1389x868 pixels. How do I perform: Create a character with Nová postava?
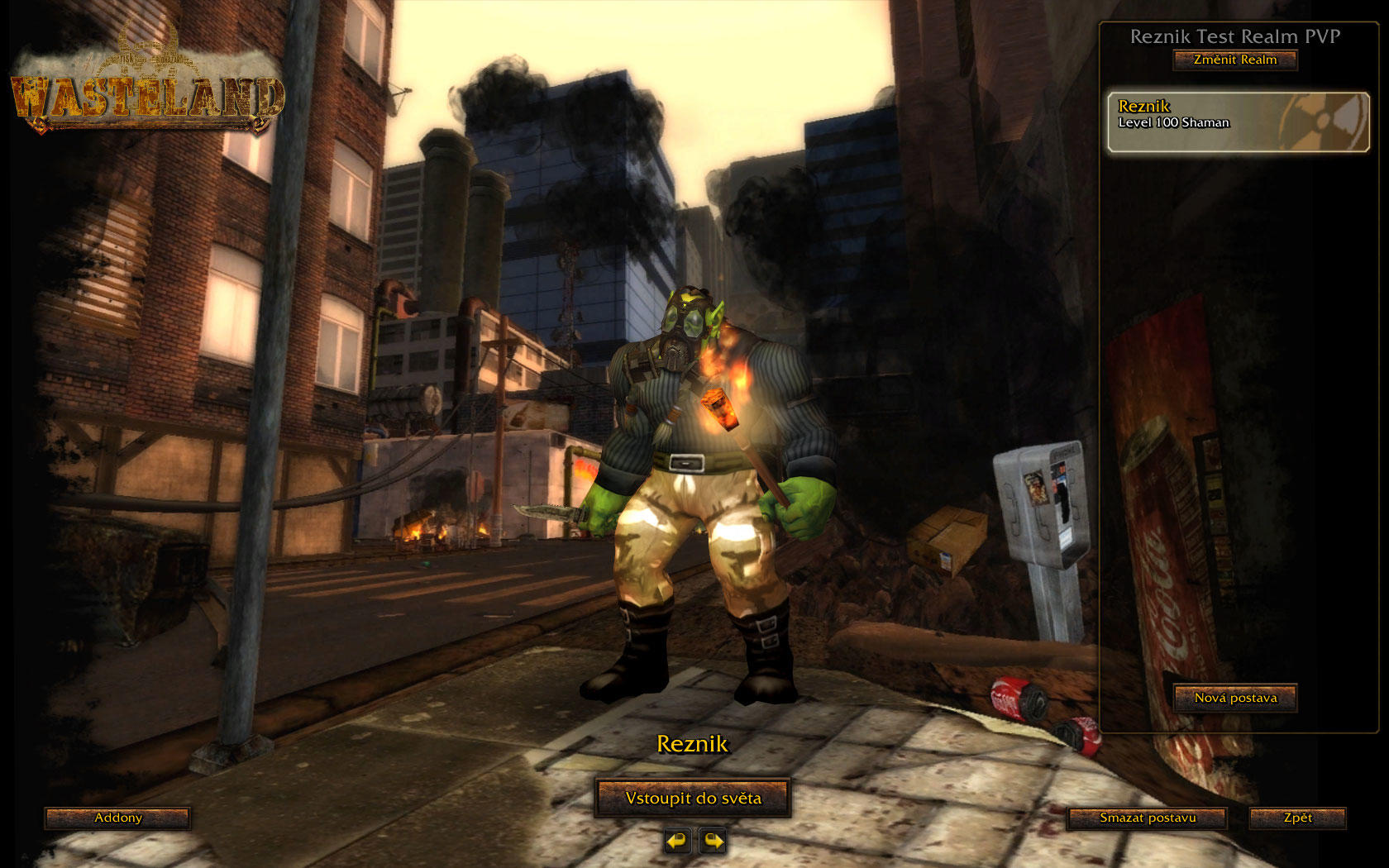click(x=1235, y=699)
